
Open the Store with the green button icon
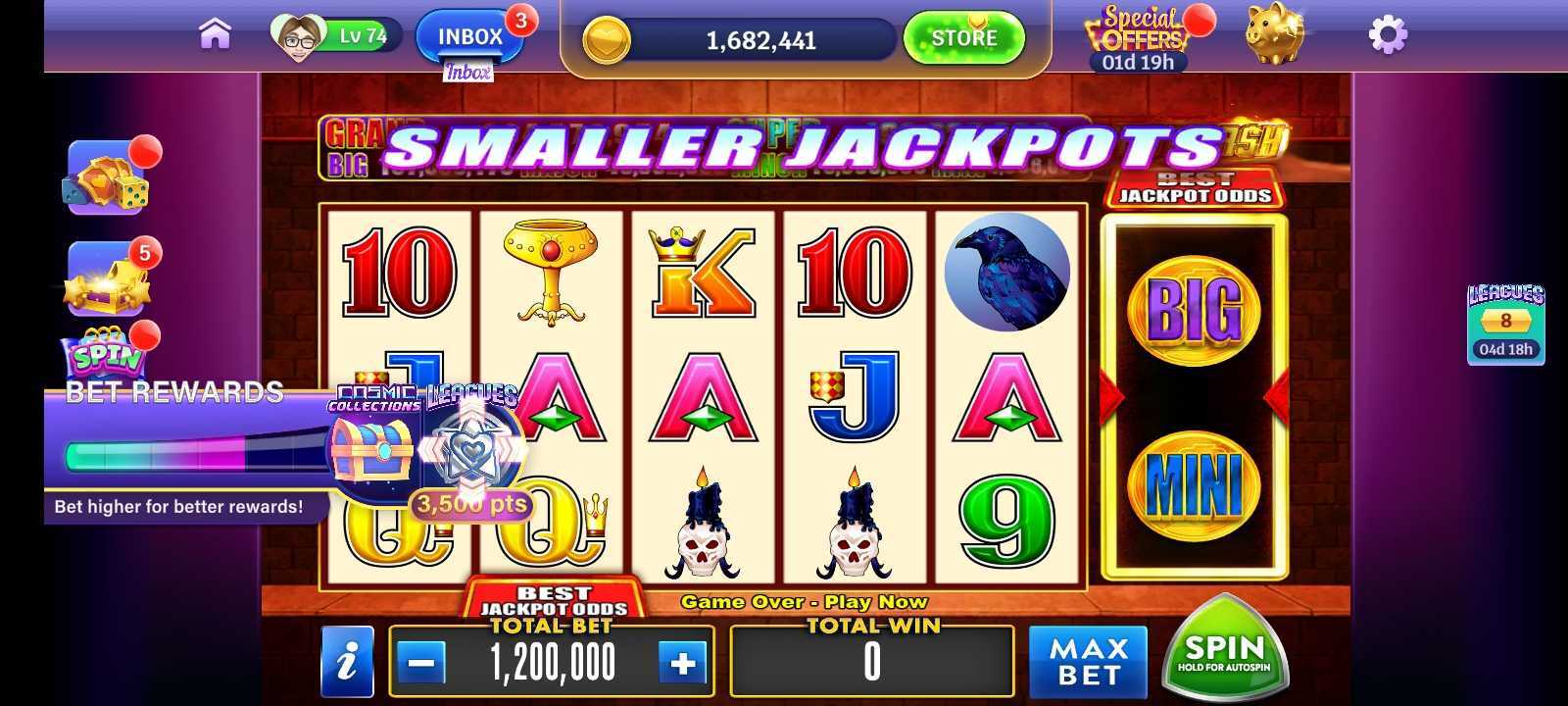964,37
